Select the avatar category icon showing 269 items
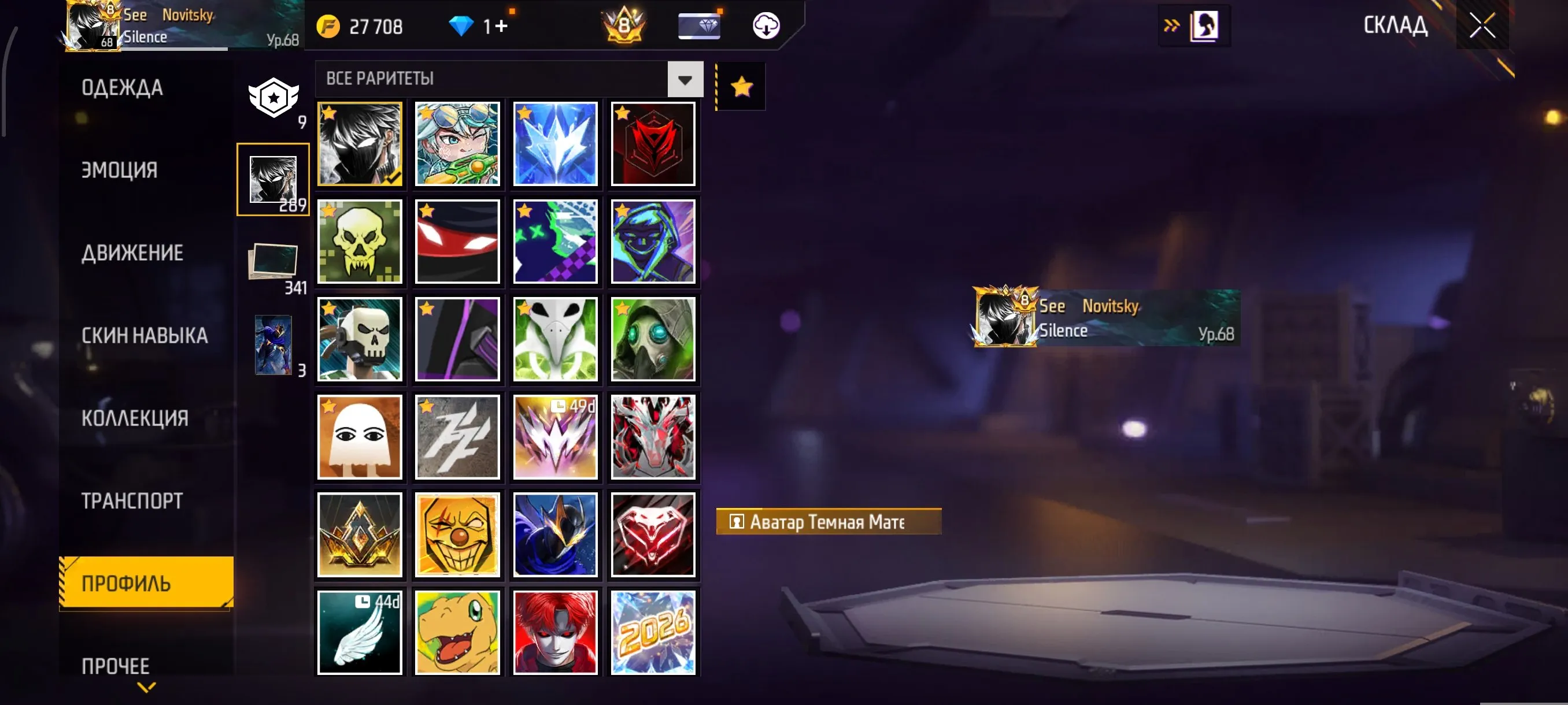1568x705 pixels. point(273,180)
